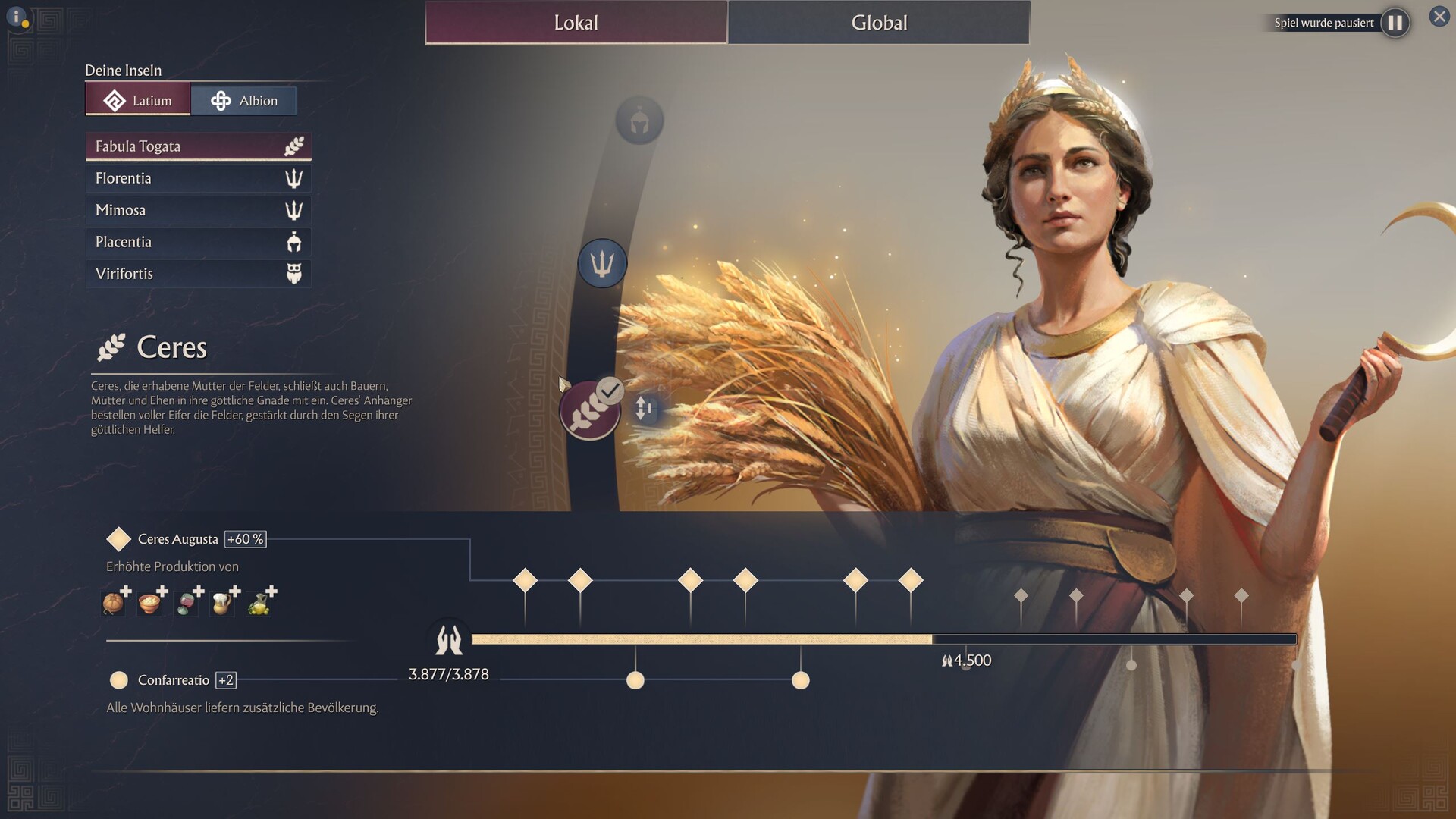Viewport: 1456px width, 819px height.
Task: Choose the helmet deity medallion
Action: (639, 121)
